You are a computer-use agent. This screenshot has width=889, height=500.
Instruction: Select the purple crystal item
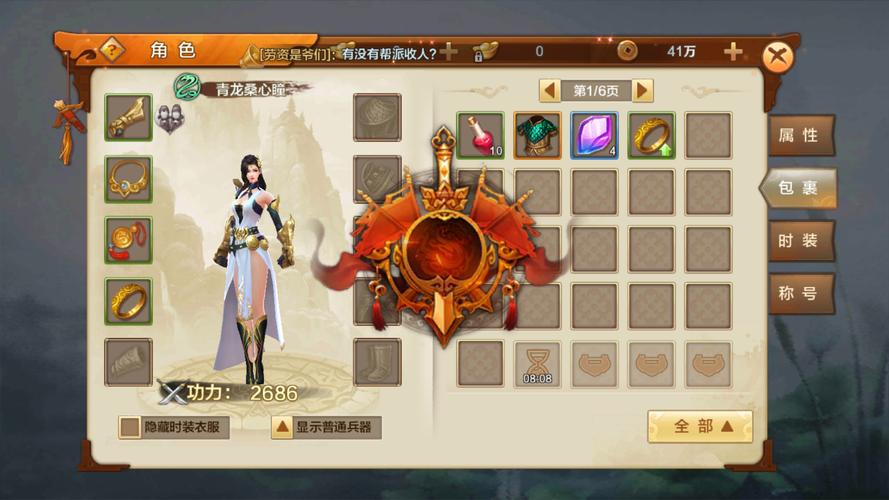[595, 135]
